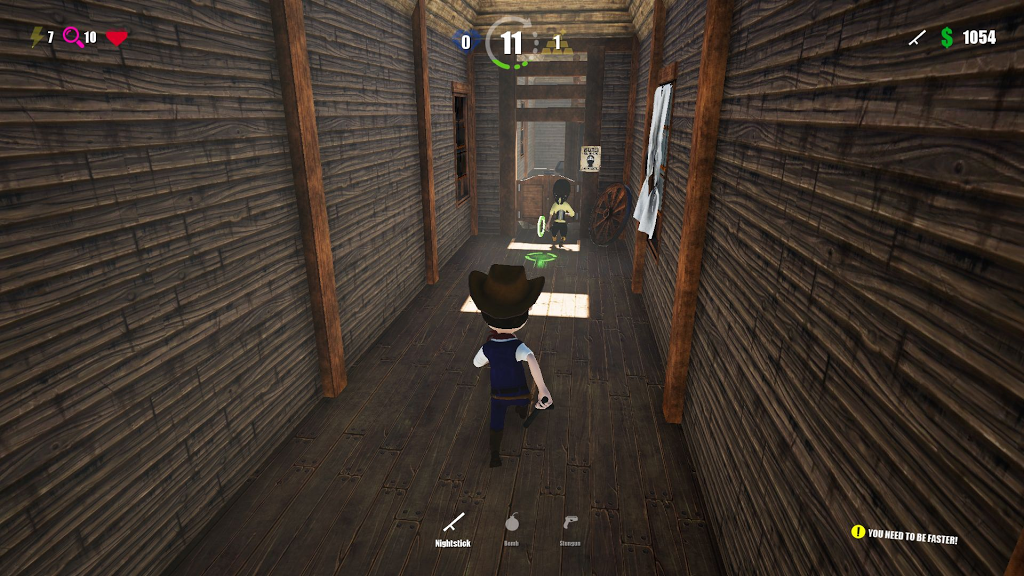The width and height of the screenshot is (1024, 576).
Task: Choose the Bomb item slot
Action: [511, 523]
